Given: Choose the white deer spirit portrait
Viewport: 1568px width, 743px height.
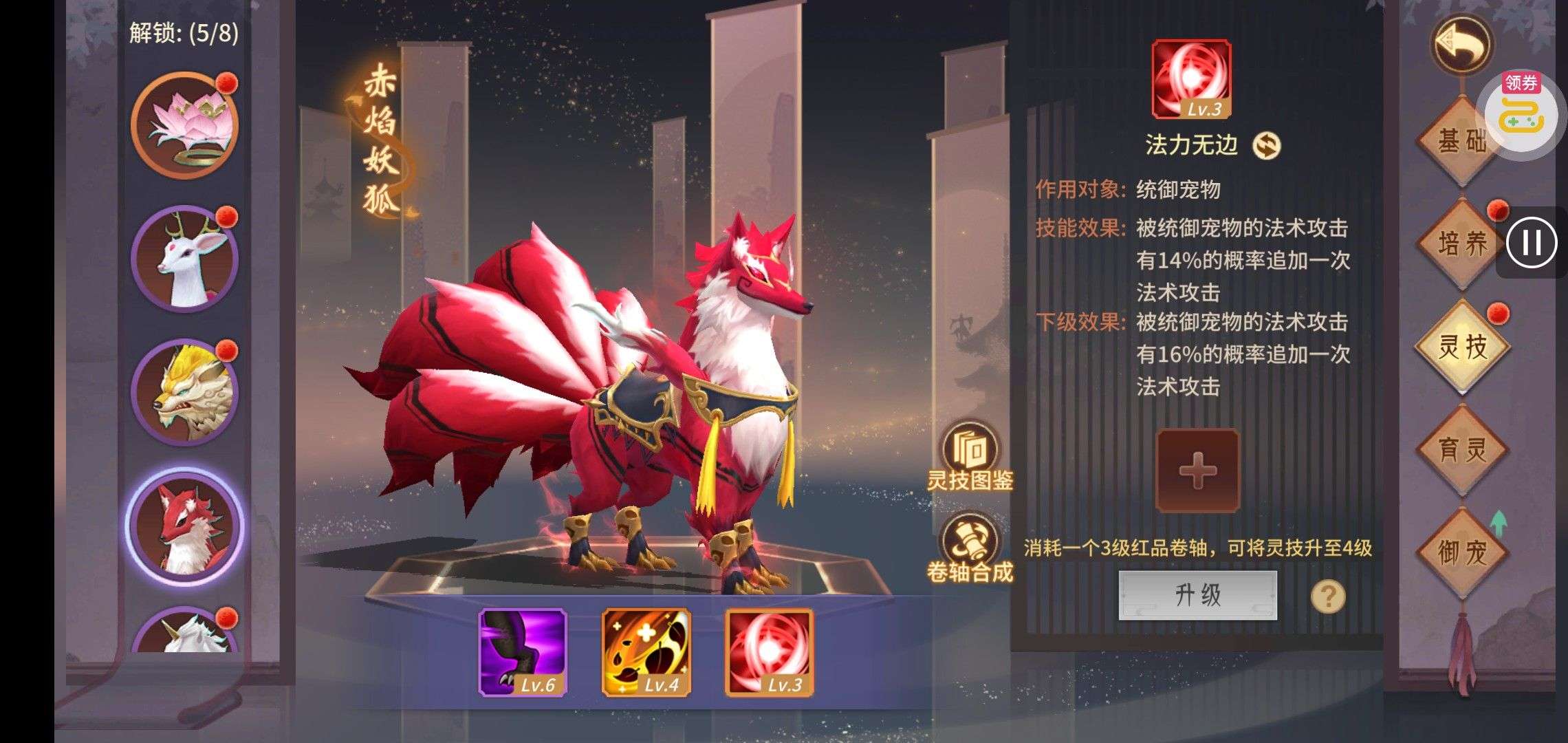Looking at the screenshot, I should tap(184, 259).
